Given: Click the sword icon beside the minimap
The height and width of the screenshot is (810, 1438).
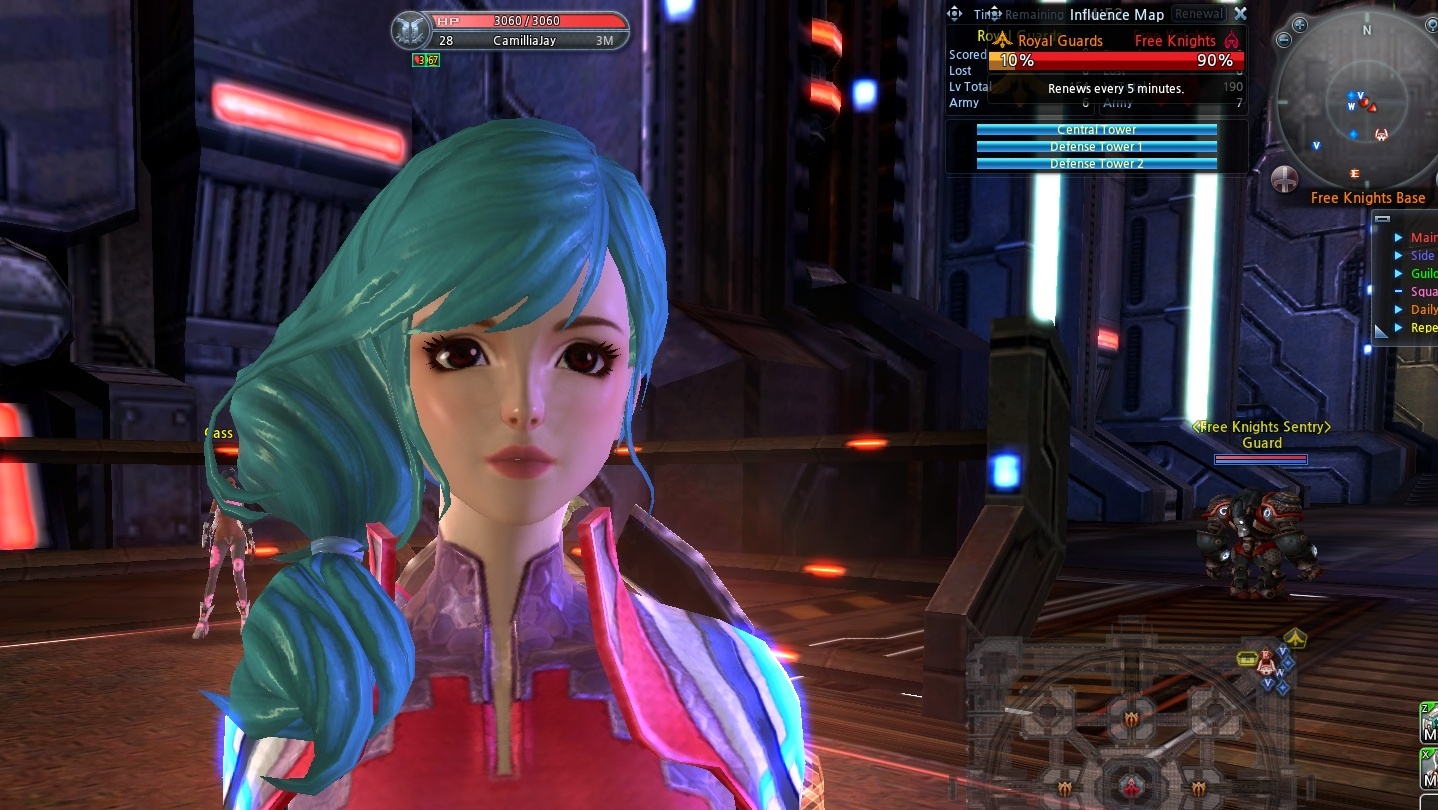Looking at the screenshot, I should click(1285, 179).
